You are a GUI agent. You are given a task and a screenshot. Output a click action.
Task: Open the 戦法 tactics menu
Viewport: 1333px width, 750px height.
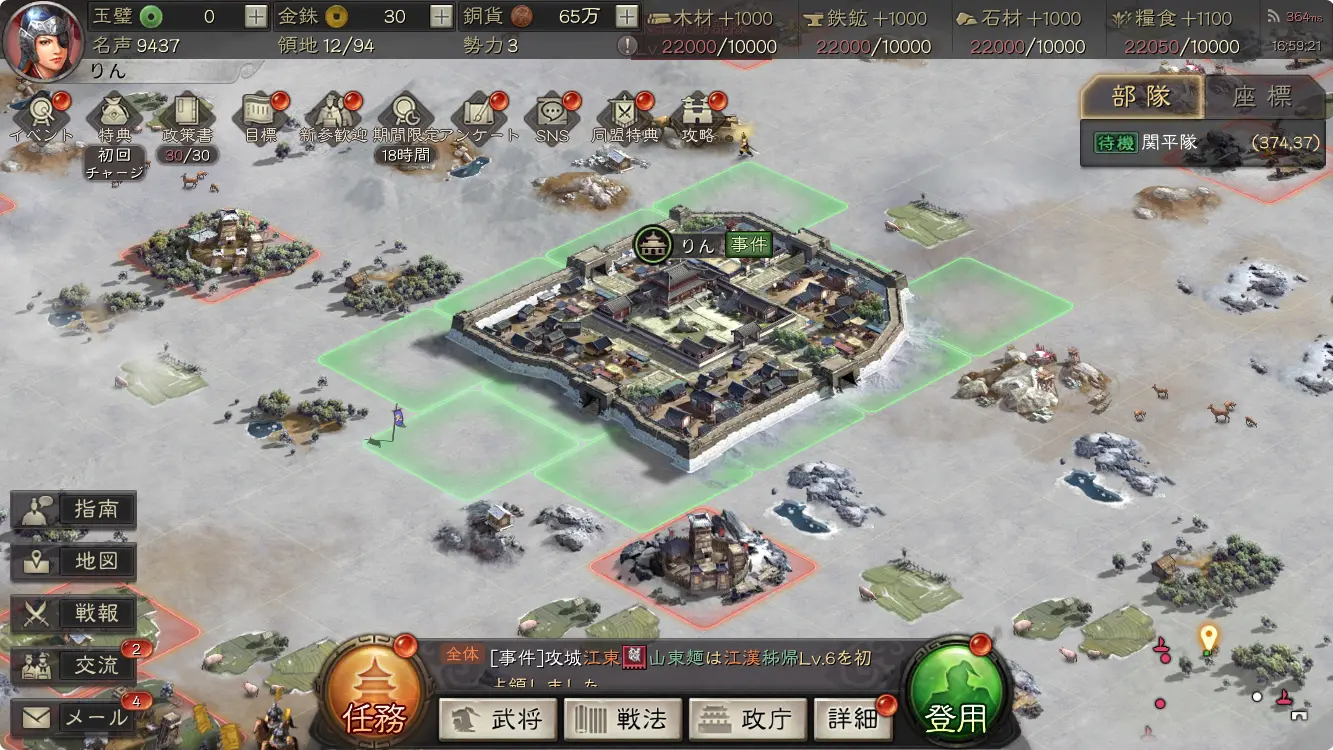click(x=623, y=719)
